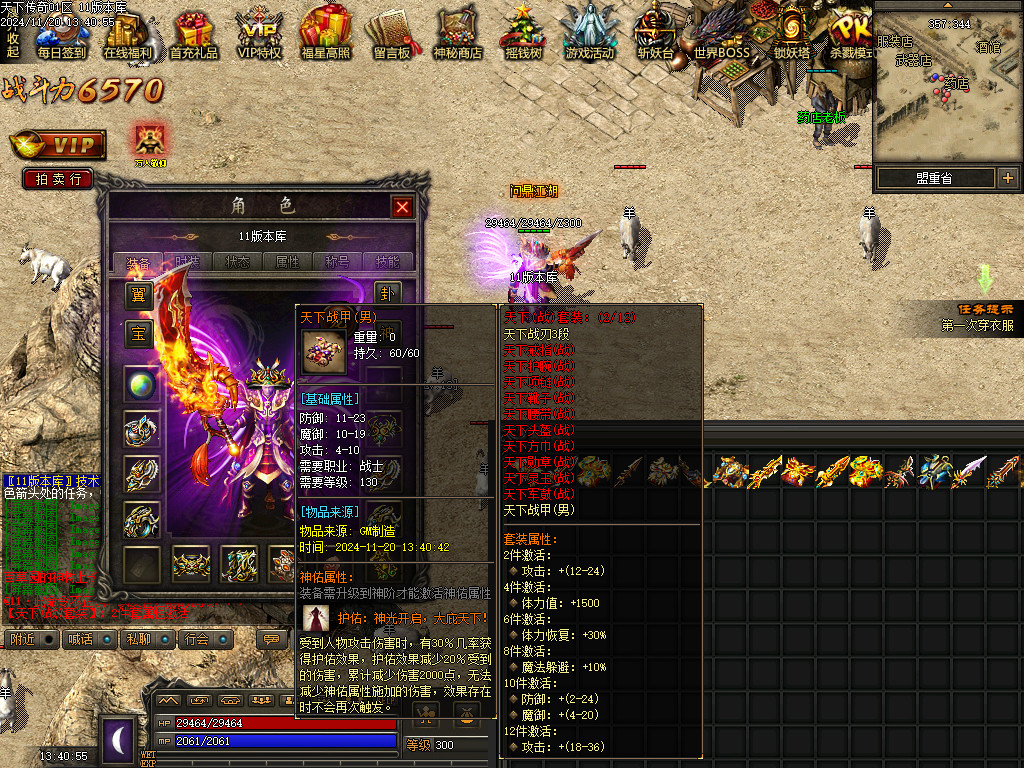
Task: Collapse the top icons with 收起
Action: 13,44
